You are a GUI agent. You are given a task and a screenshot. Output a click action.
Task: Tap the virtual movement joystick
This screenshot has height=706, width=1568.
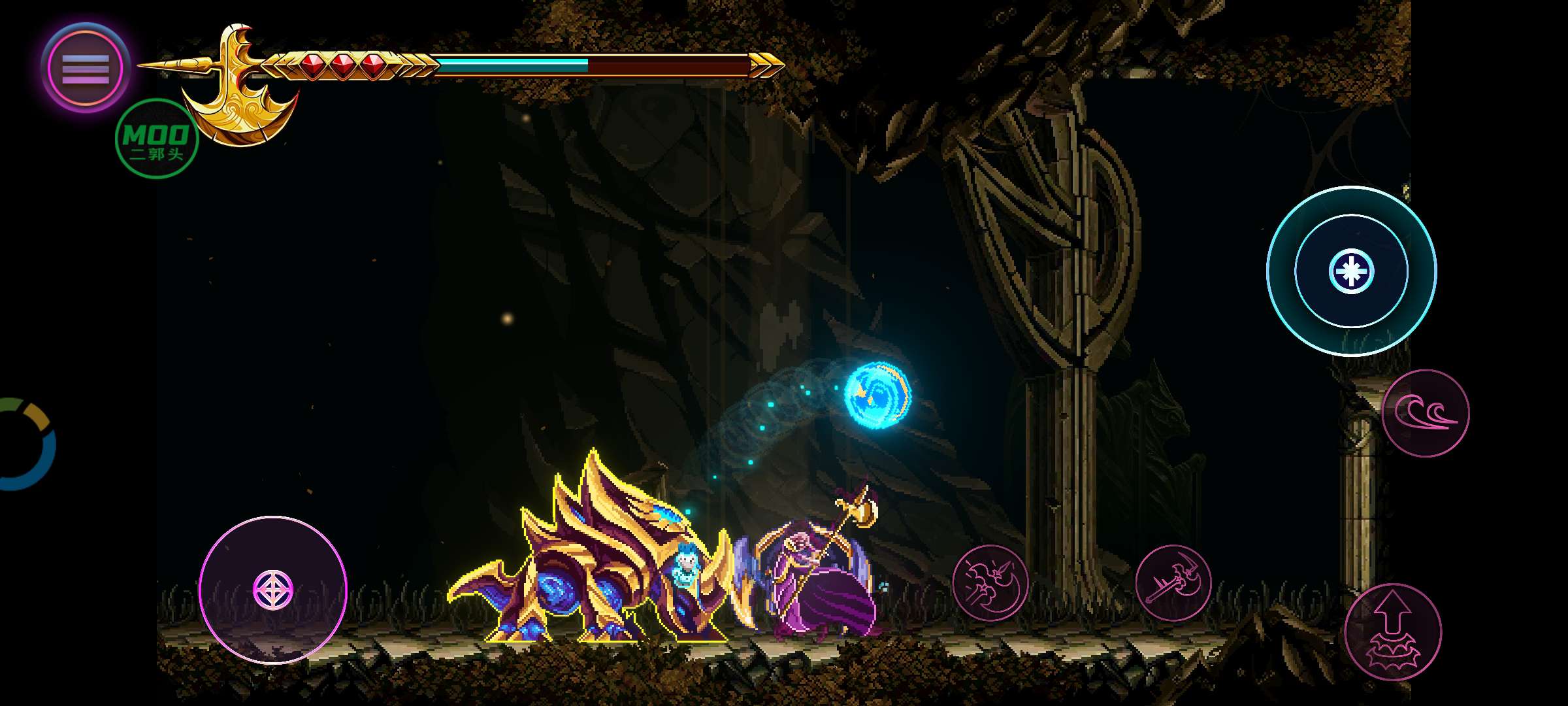click(272, 590)
